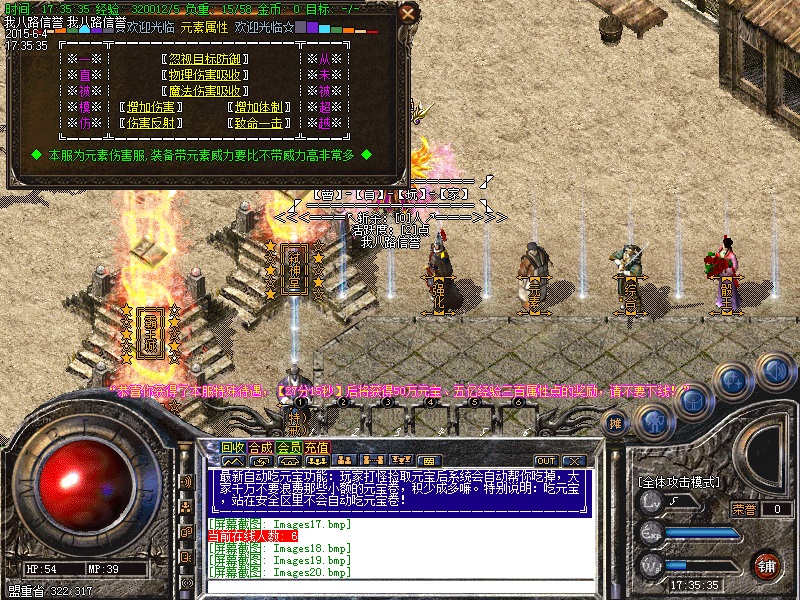Open the 充值 recharge tab
This screenshot has height=600, width=800.
point(316,447)
